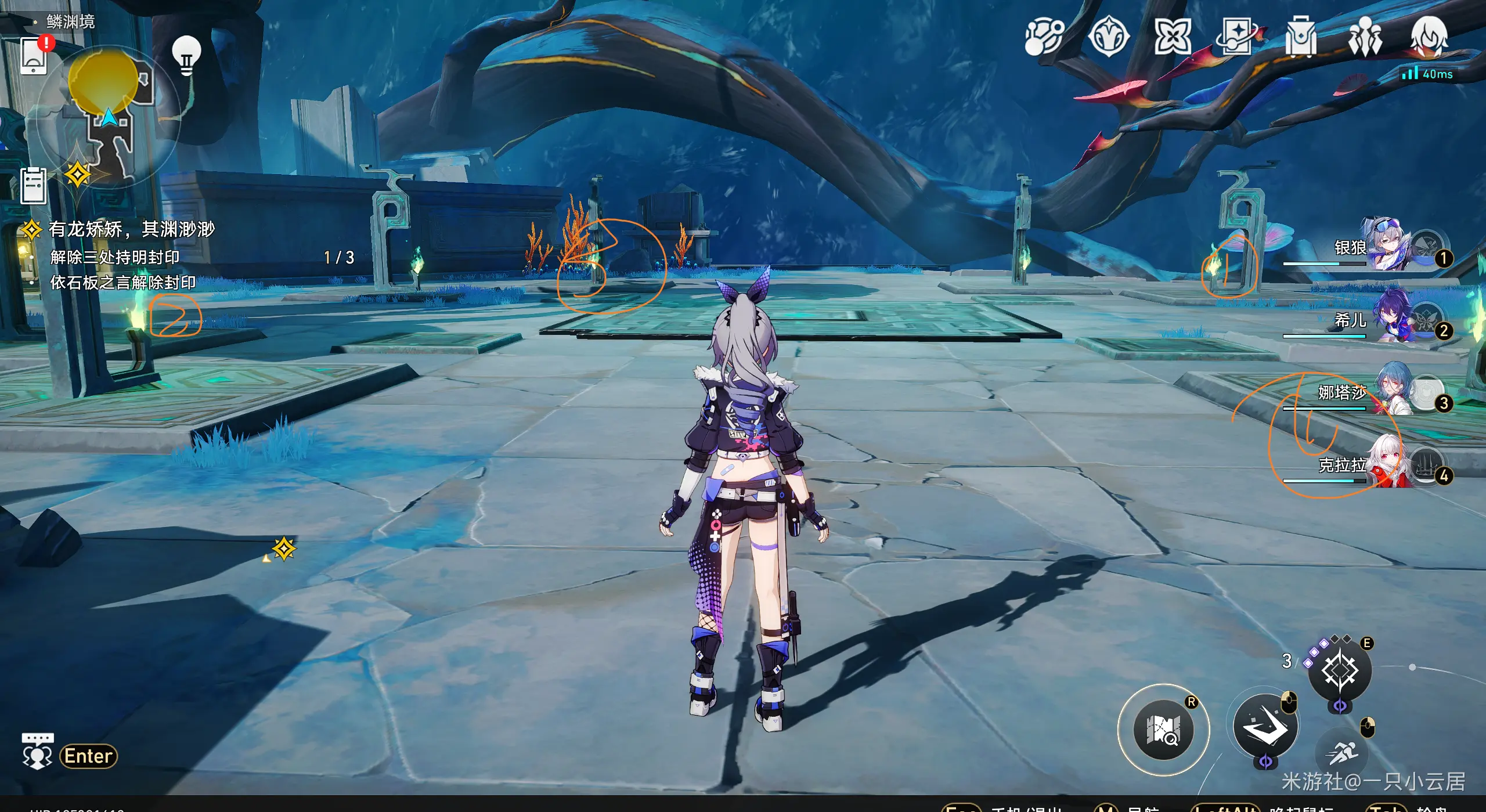Activate the map search button
The image size is (1486, 812).
[1163, 730]
